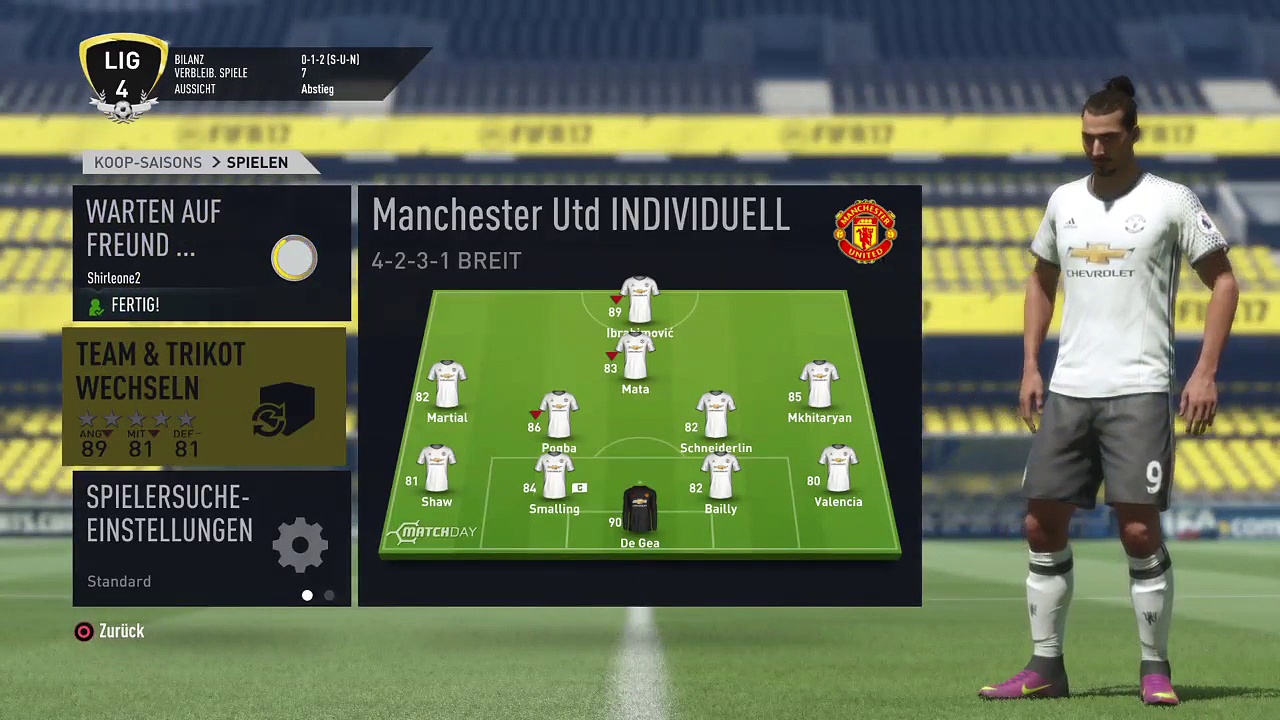Choose striker Ibrahimović in the lineup

(x=640, y=300)
